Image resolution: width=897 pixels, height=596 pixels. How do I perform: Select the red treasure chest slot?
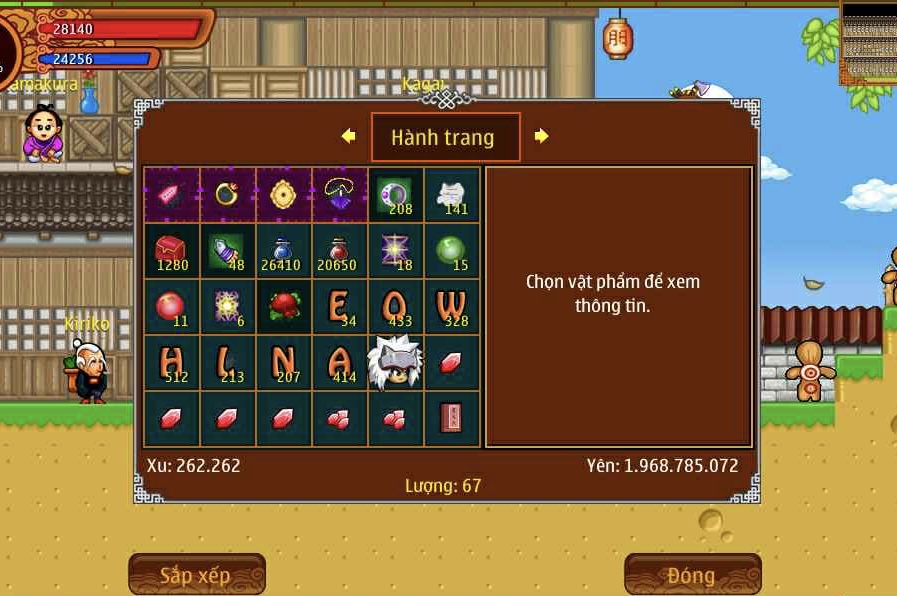172,250
